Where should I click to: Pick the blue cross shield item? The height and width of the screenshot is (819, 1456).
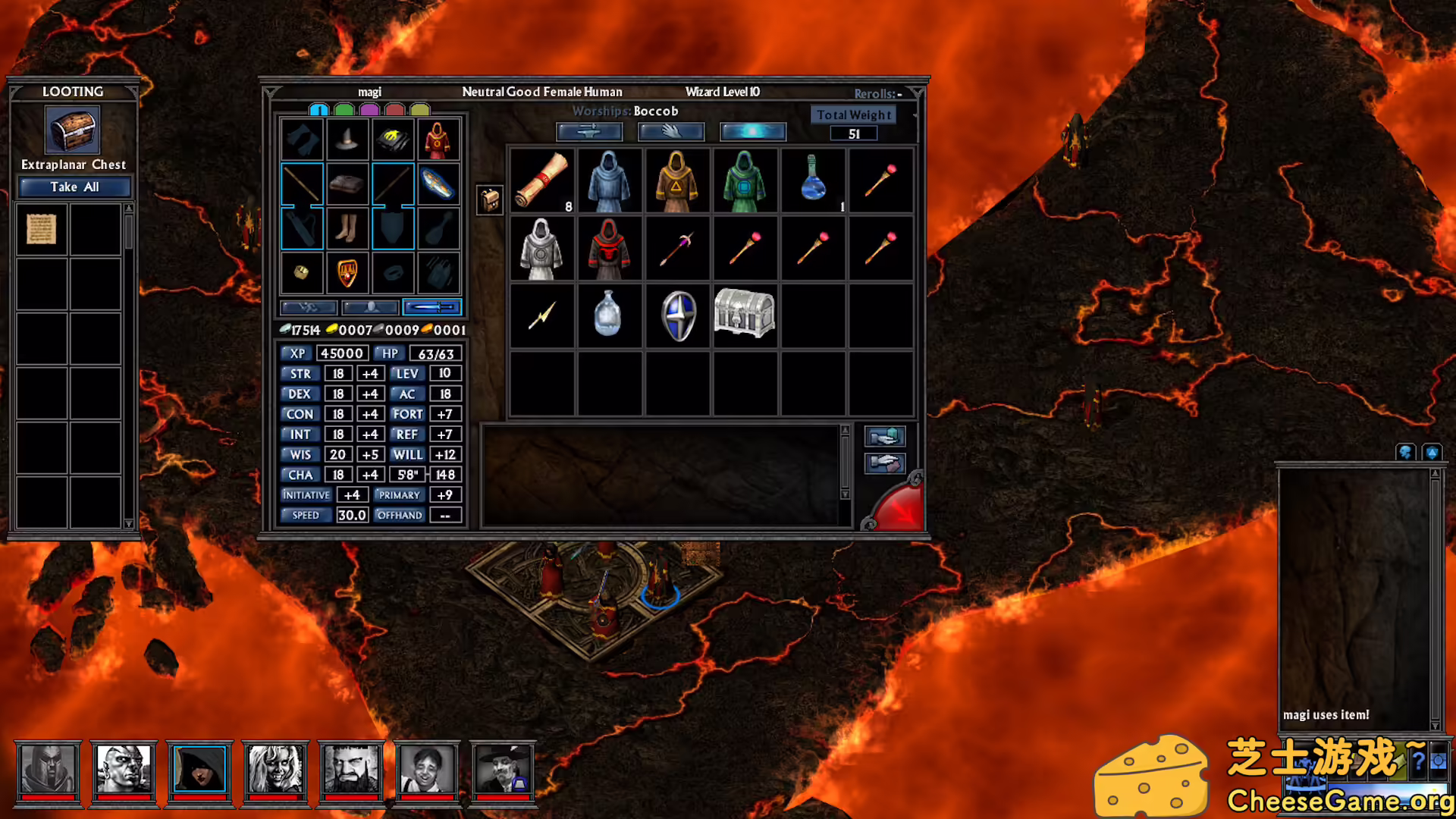(678, 315)
